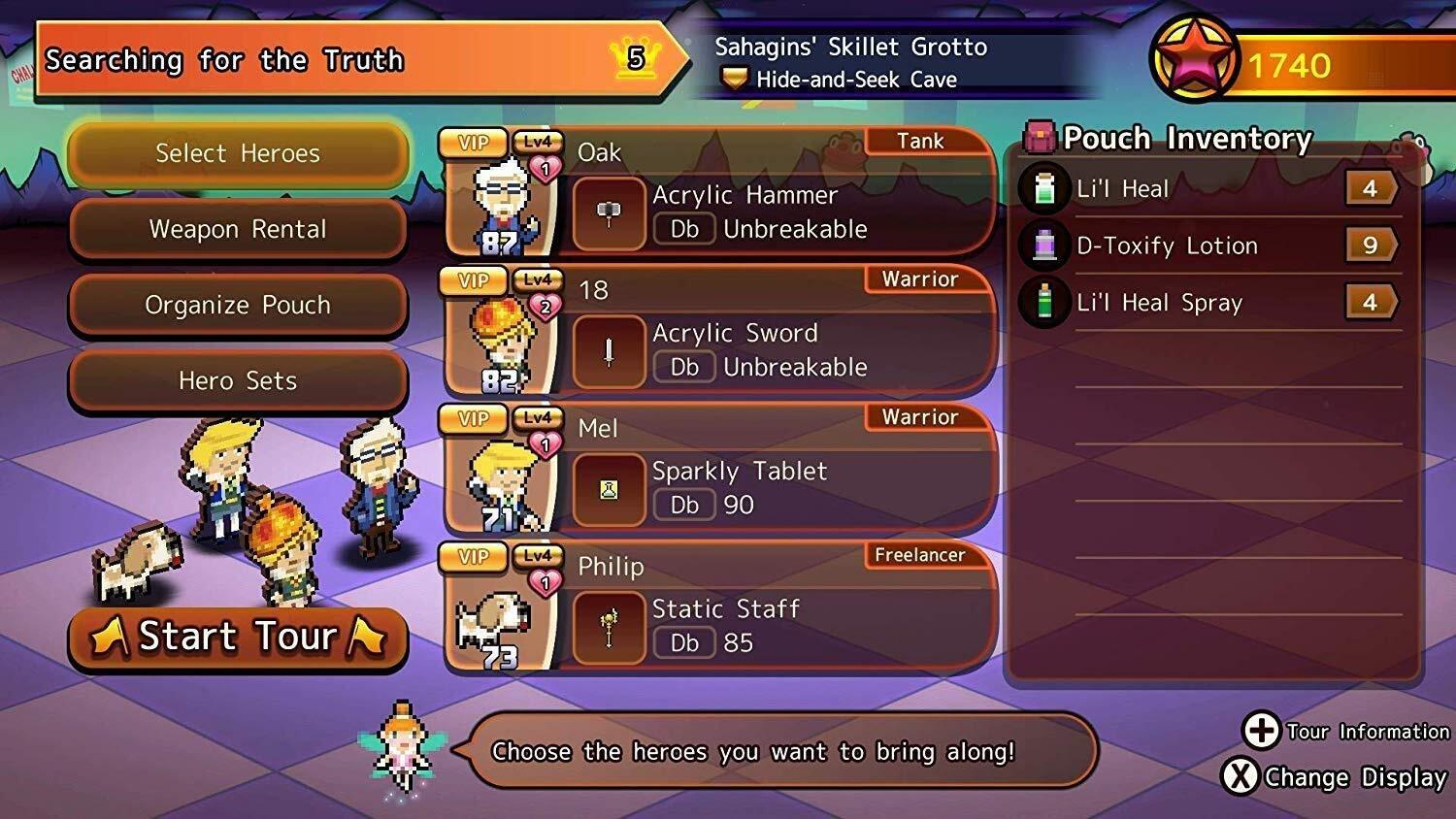Click the pouch icon beside Pouch Inventory

tap(1042, 137)
